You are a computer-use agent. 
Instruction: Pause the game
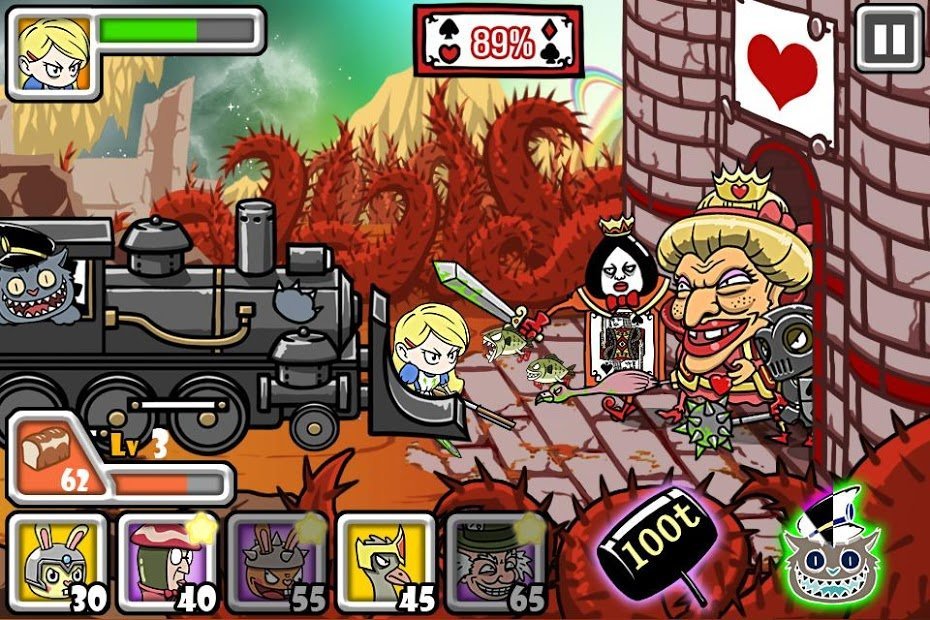(x=888, y=40)
